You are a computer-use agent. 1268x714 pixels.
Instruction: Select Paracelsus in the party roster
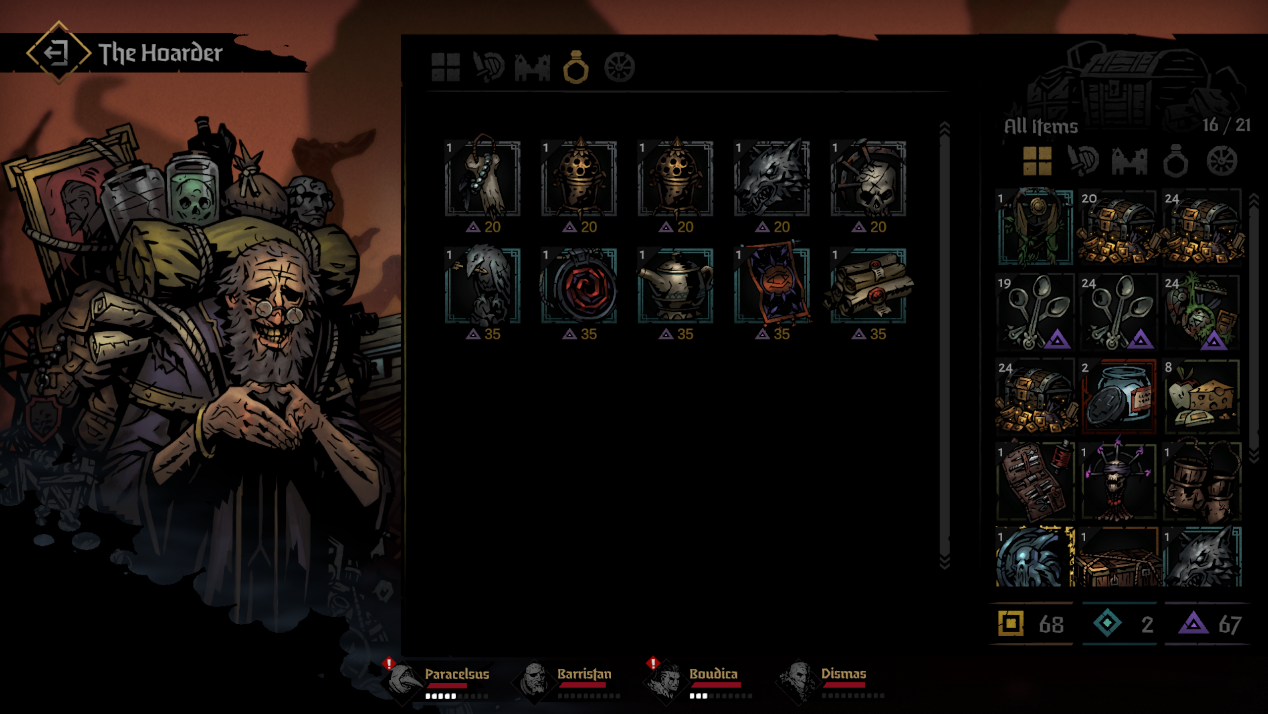[x=441, y=680]
